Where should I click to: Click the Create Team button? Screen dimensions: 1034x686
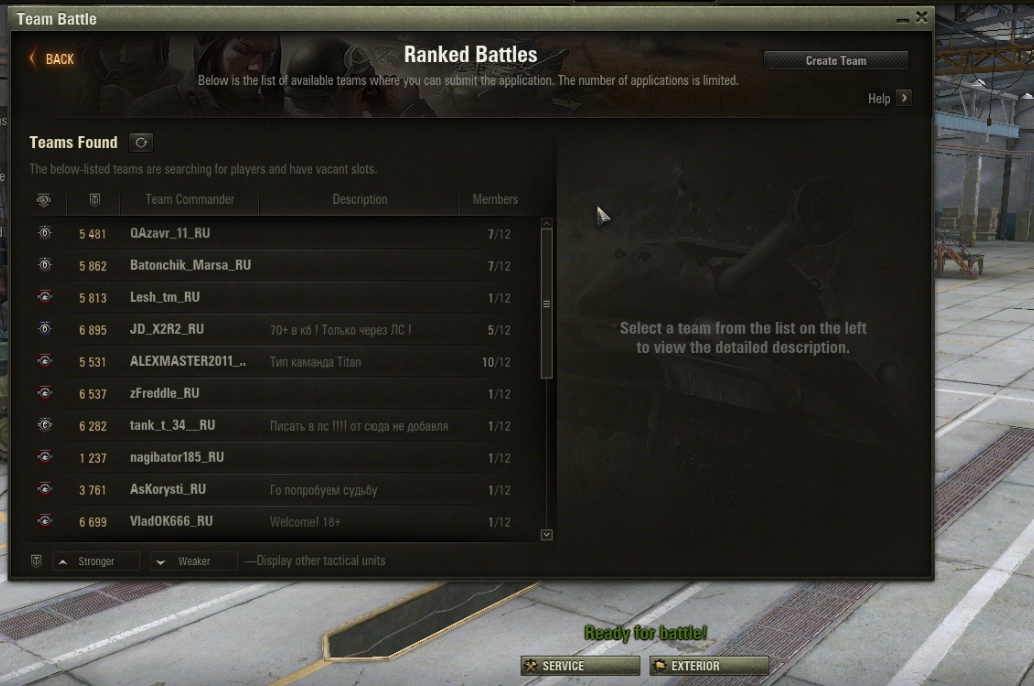point(835,61)
